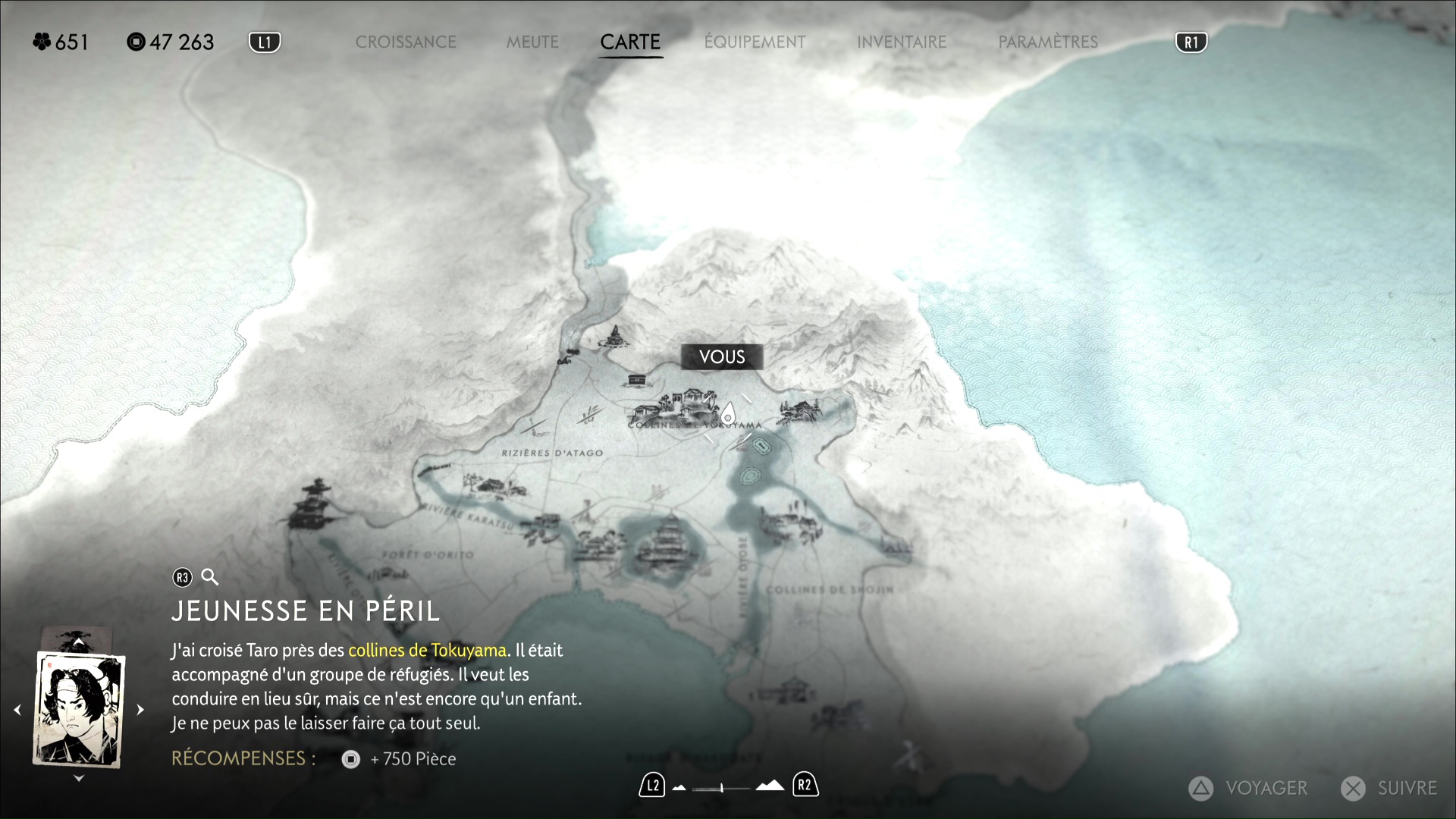Select the Carte tab
The width and height of the screenshot is (1456, 819).
(630, 42)
